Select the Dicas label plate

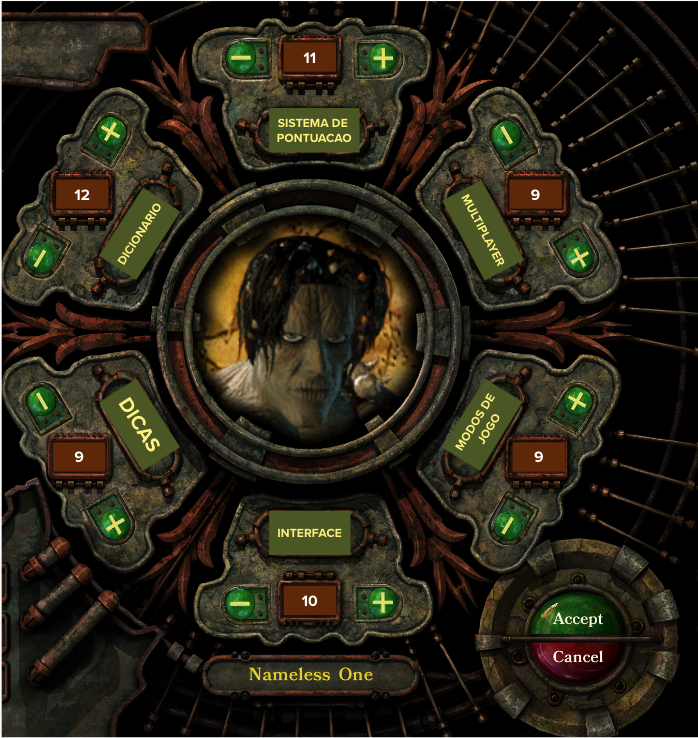140,423
